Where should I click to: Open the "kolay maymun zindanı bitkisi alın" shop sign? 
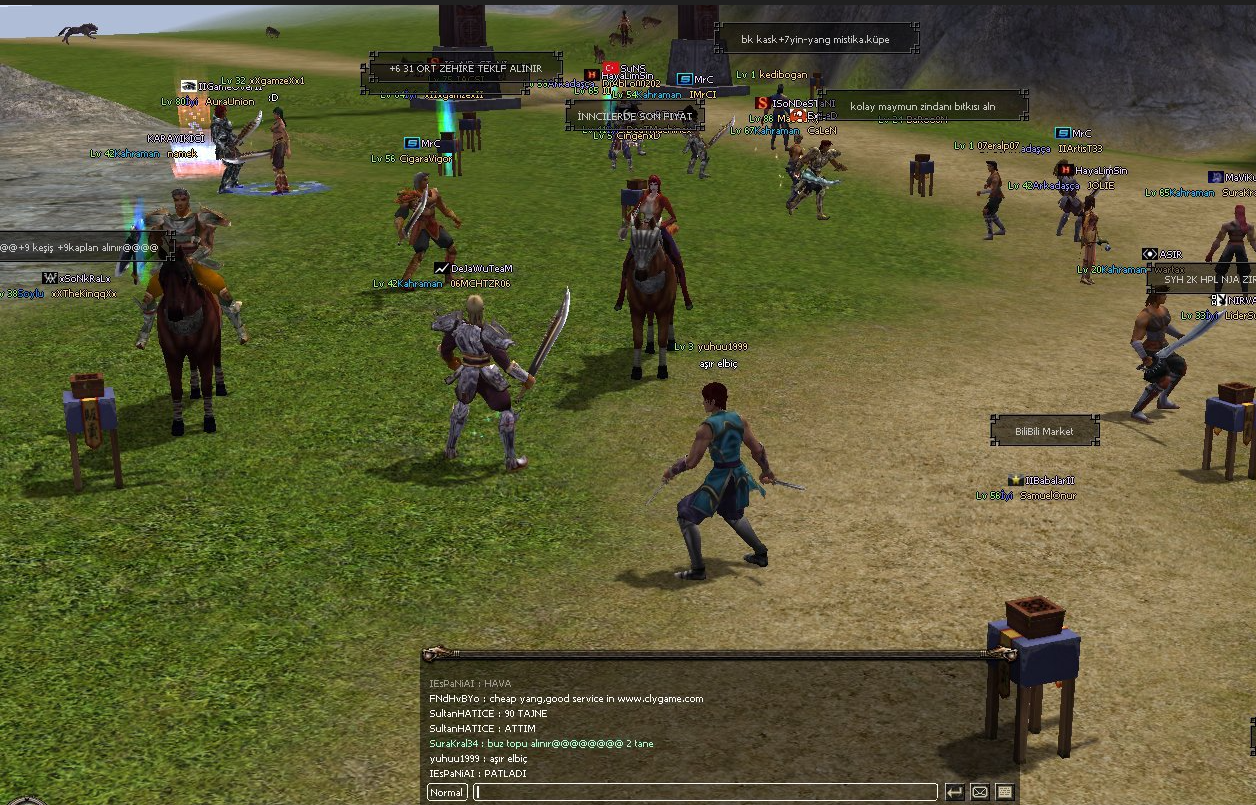(x=922, y=106)
